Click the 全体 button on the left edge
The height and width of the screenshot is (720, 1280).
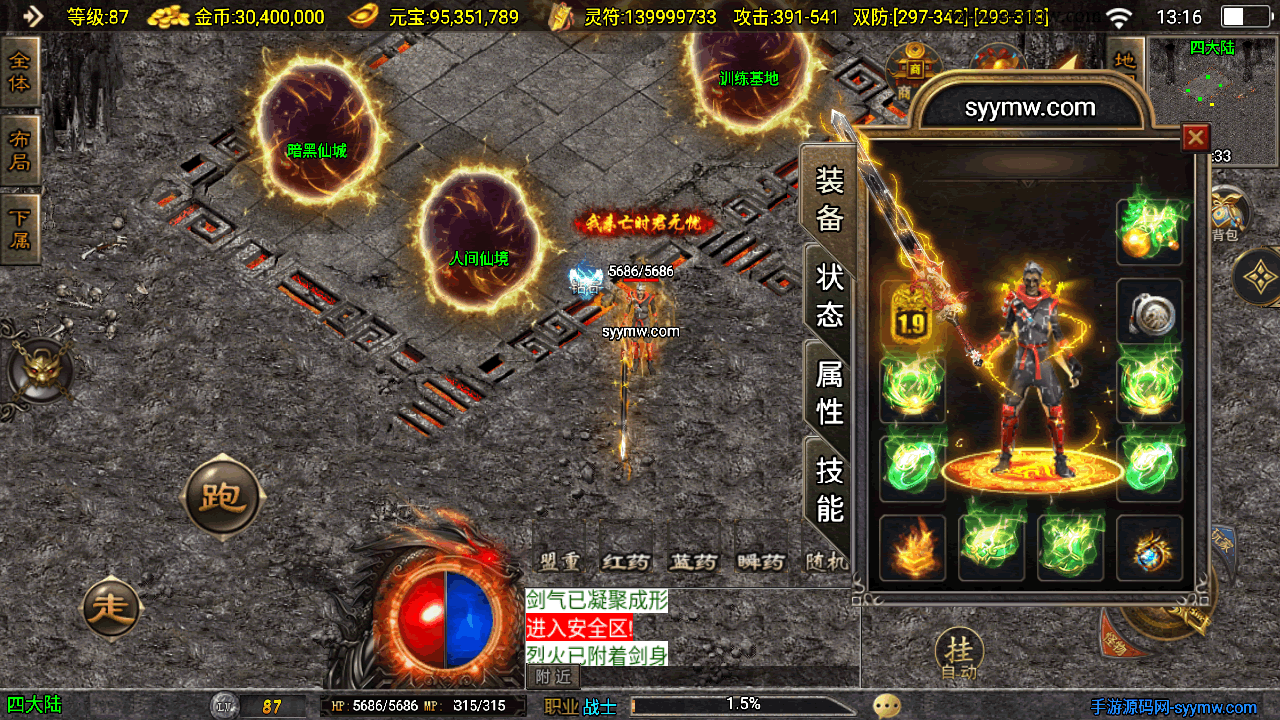(x=19, y=71)
